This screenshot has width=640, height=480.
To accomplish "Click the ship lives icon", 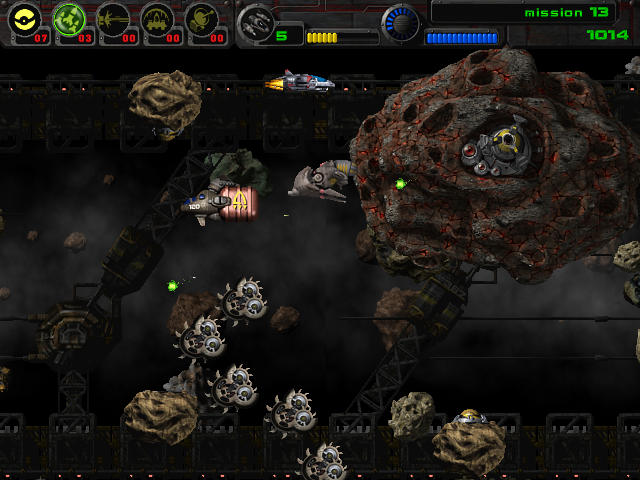I will (x=256, y=21).
